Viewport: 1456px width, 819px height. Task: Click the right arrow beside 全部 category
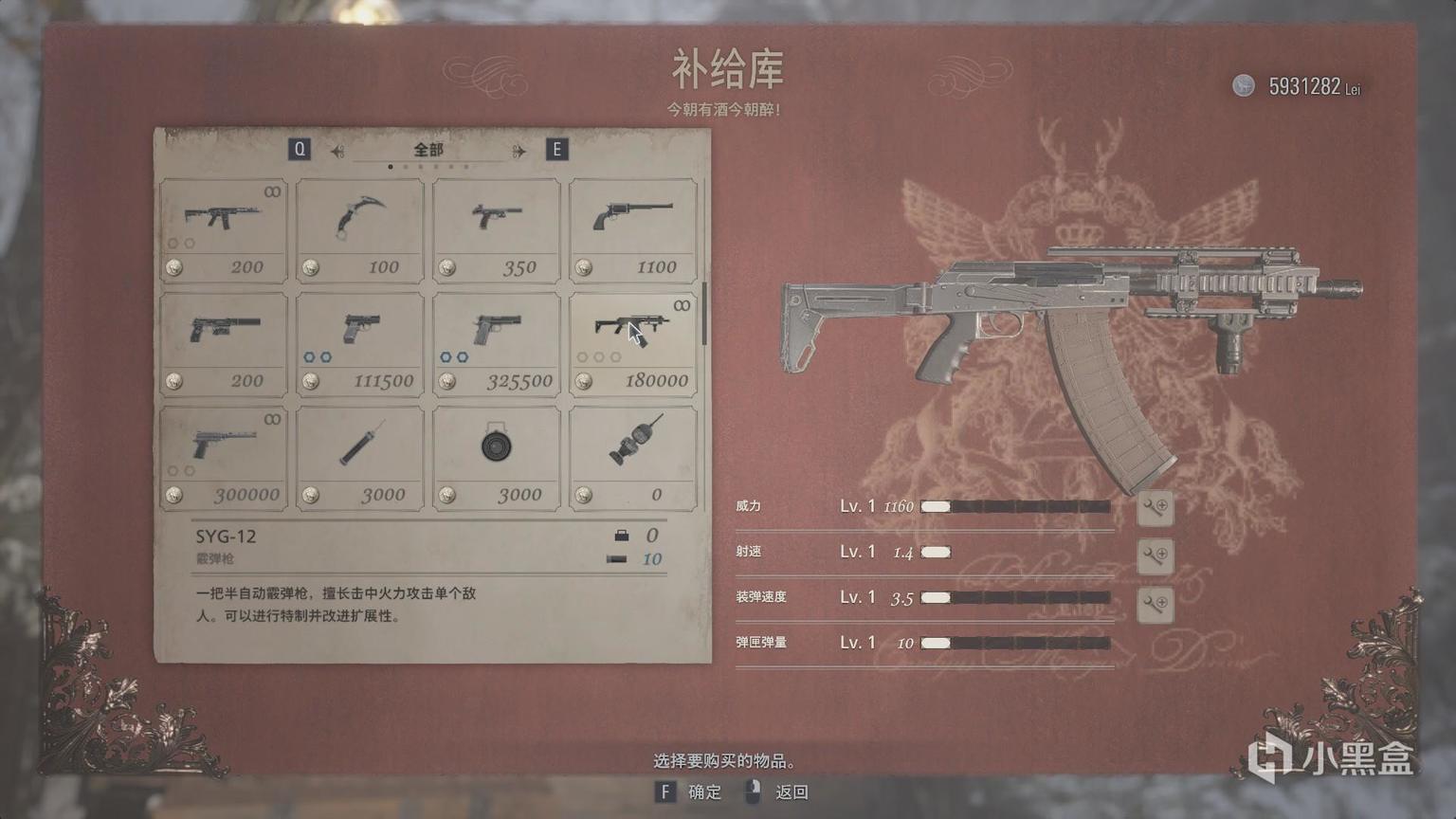tap(519, 151)
